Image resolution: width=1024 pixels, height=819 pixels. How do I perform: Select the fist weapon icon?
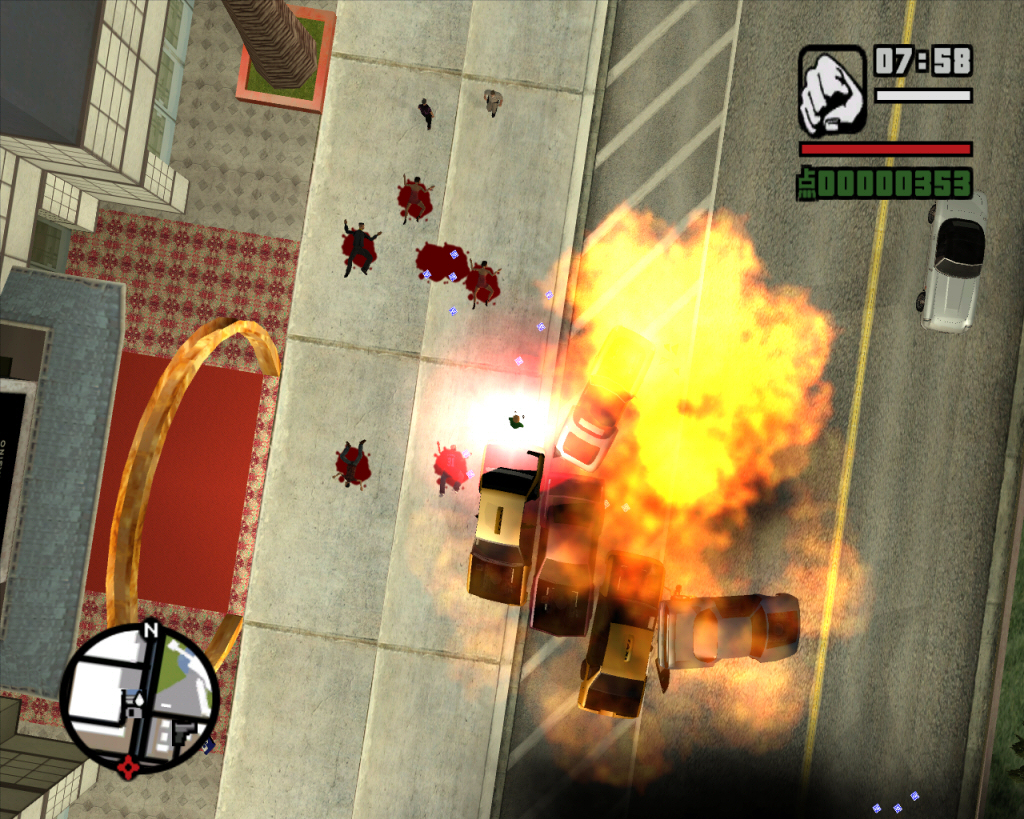(831, 90)
